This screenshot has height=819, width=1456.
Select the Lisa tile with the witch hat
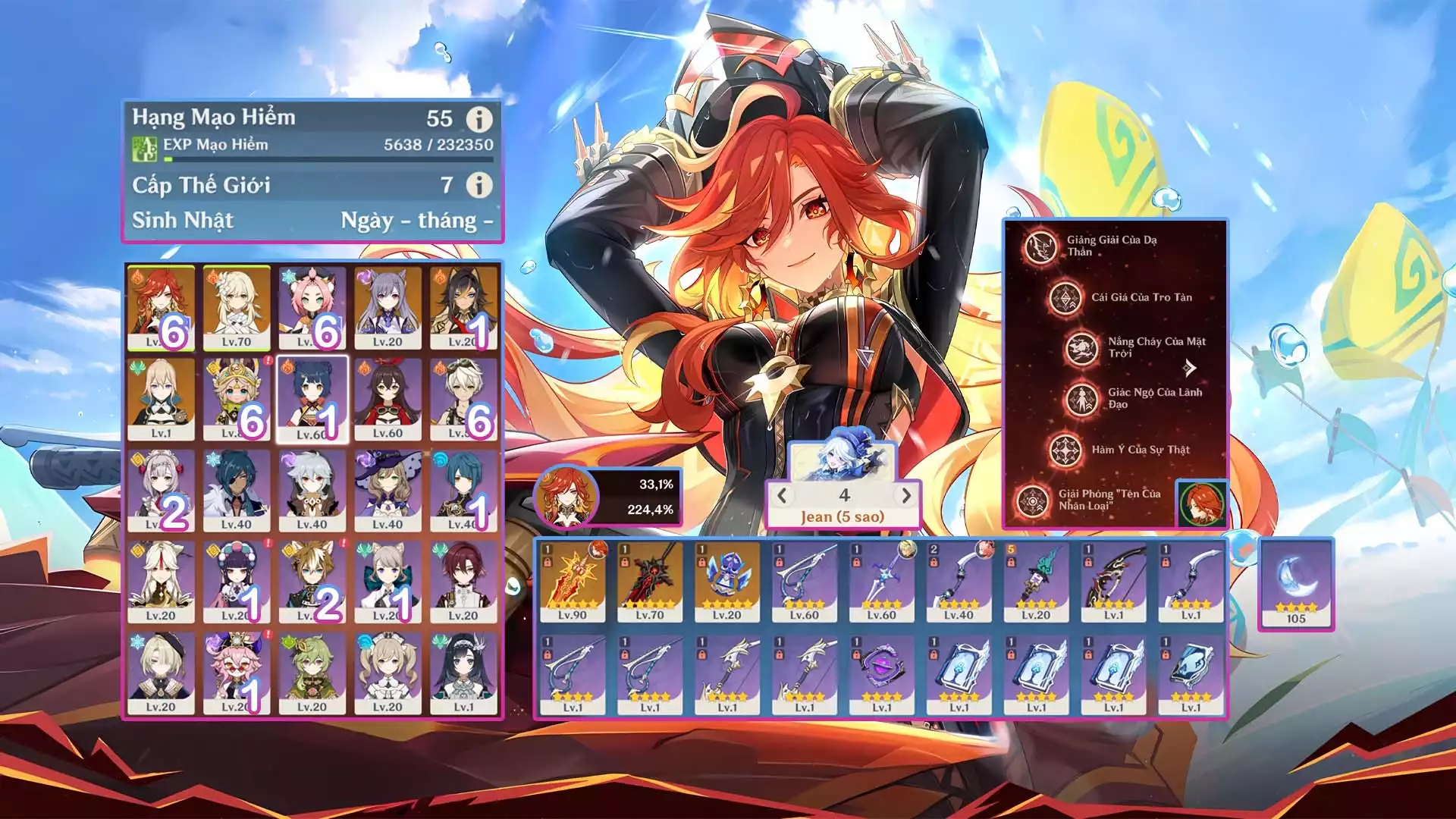tap(388, 490)
